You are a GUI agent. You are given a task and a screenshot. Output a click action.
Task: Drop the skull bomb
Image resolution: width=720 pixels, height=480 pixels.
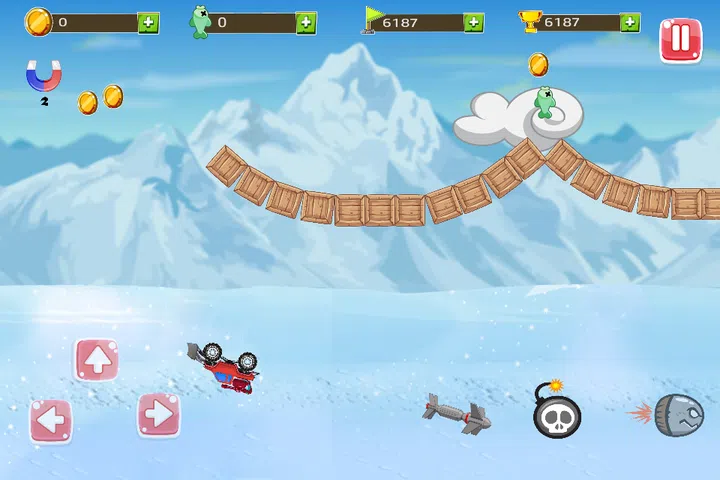[557, 411]
